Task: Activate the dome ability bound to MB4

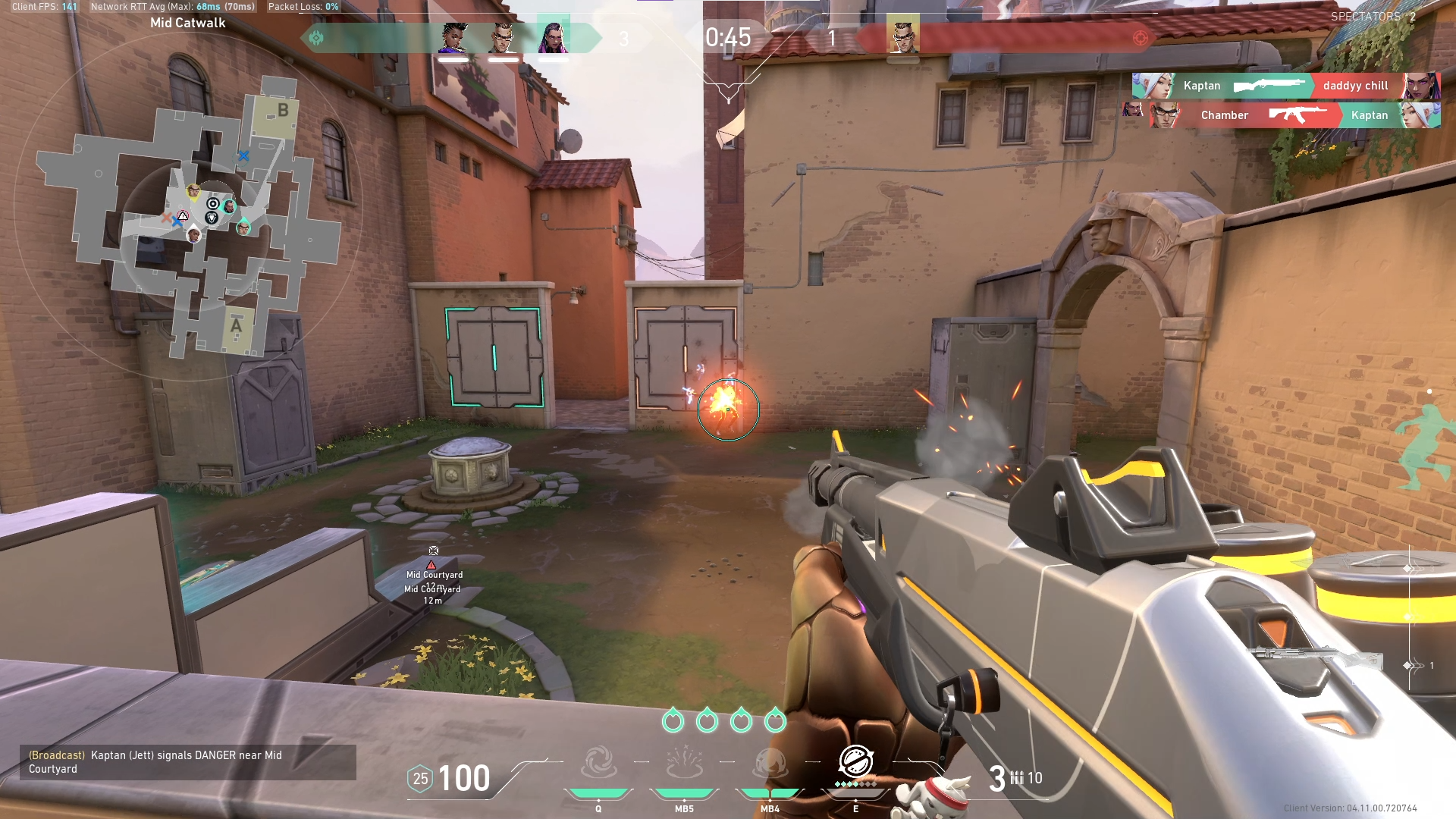Action: pos(770,763)
